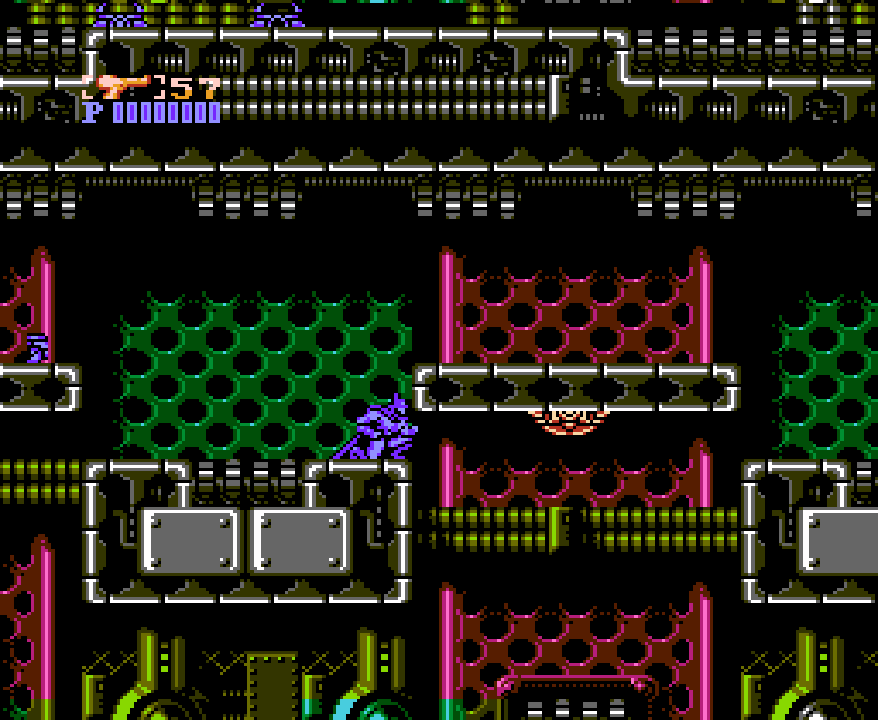Select the orange gun weapon icon

123,86
